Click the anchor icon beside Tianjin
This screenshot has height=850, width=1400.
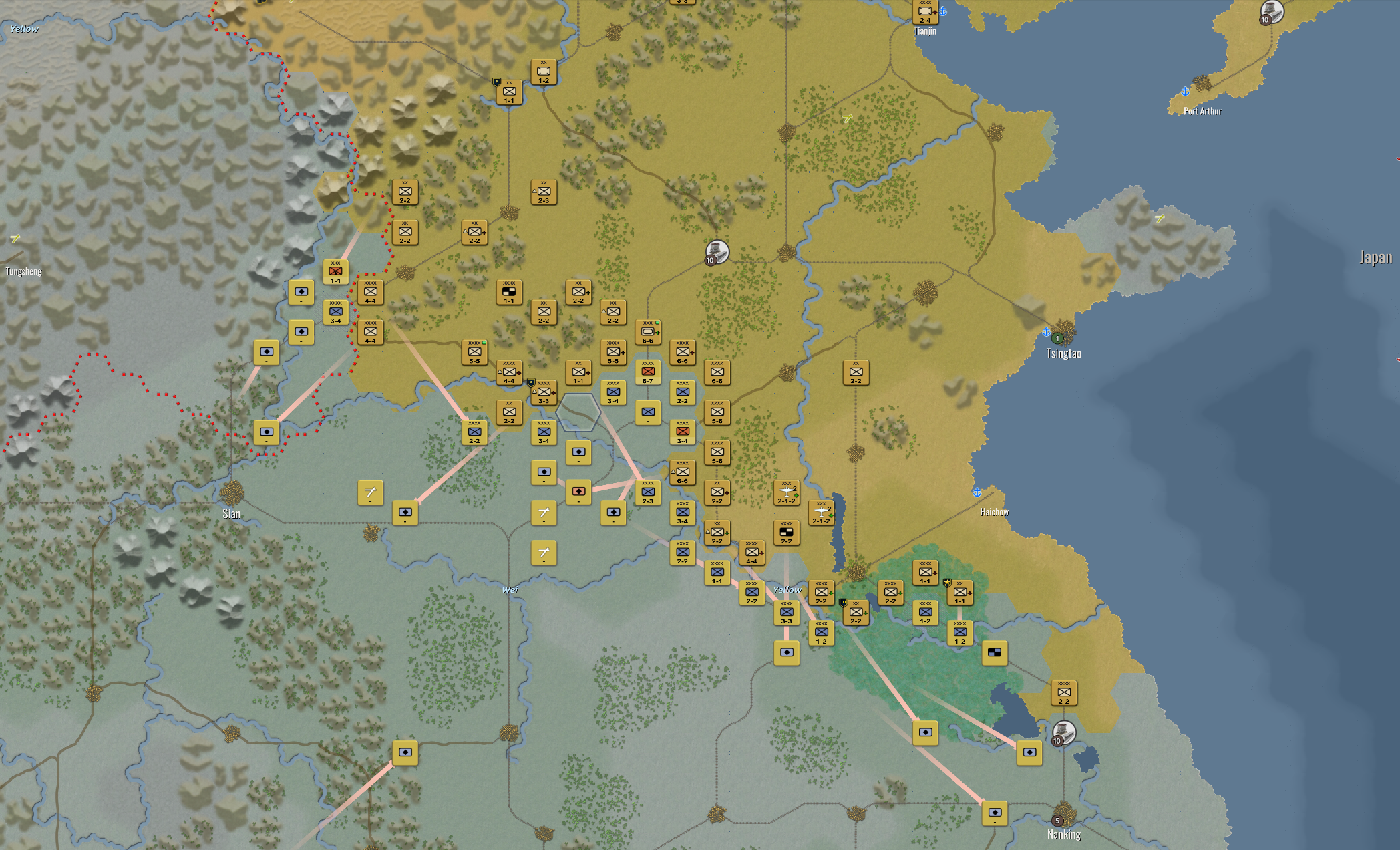pos(944,10)
